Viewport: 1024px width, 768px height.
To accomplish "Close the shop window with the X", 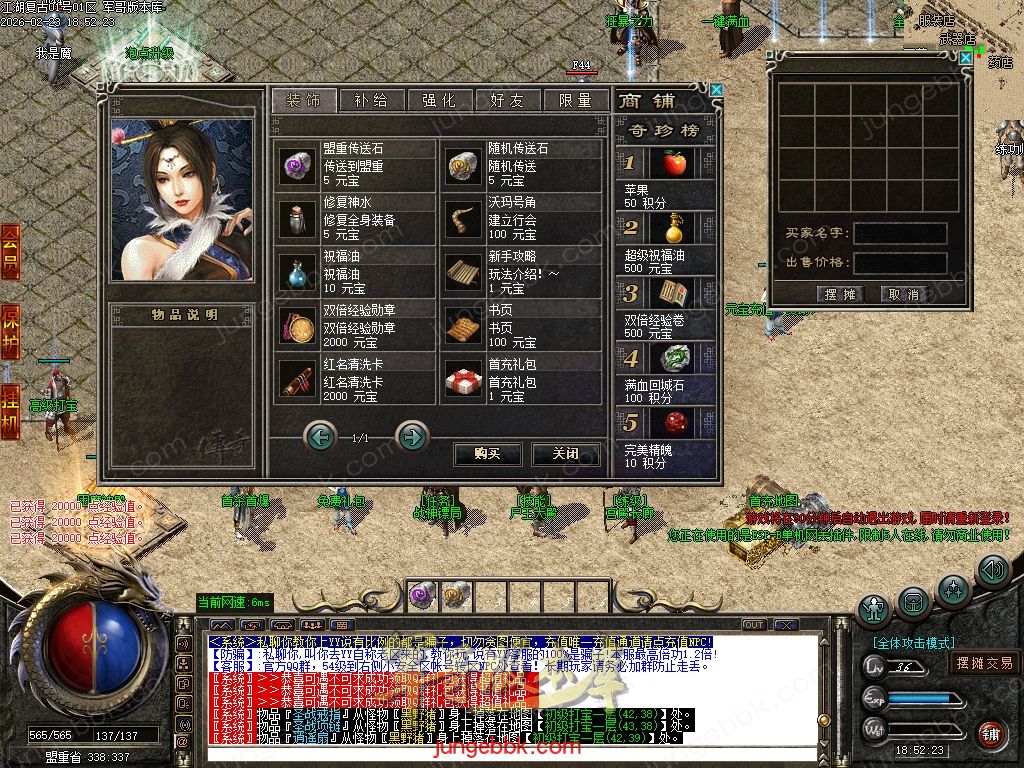I will [716, 90].
